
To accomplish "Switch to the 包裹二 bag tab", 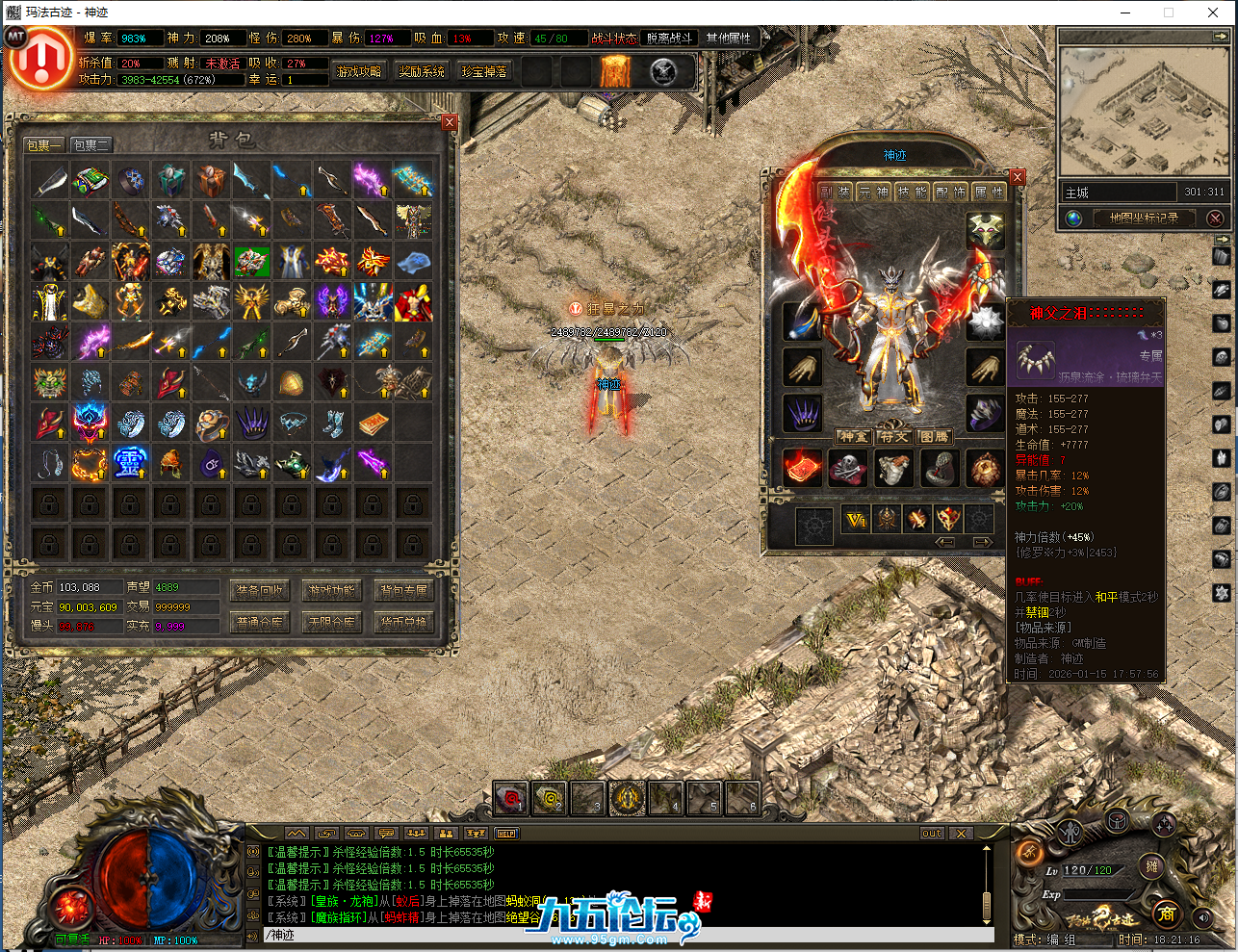I will [91, 145].
